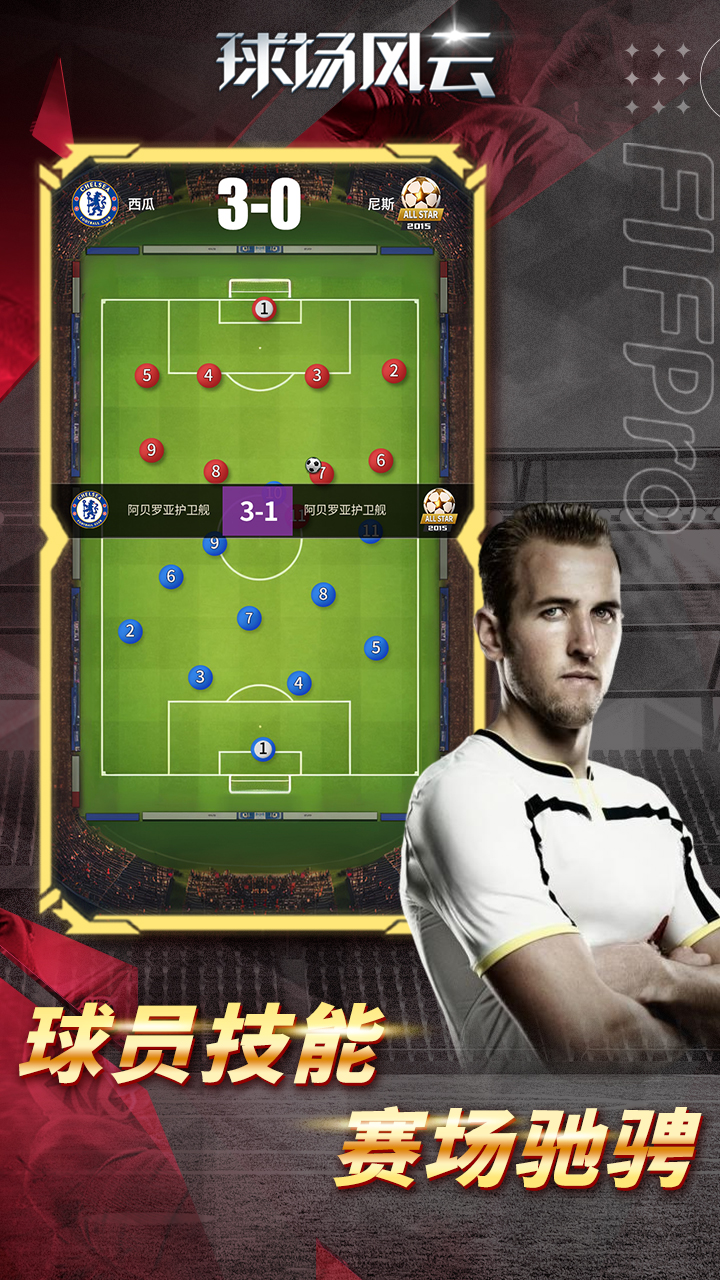Select the red number 1 goalkeeper token
Viewport: 720px width, 1280px height.
click(x=263, y=309)
